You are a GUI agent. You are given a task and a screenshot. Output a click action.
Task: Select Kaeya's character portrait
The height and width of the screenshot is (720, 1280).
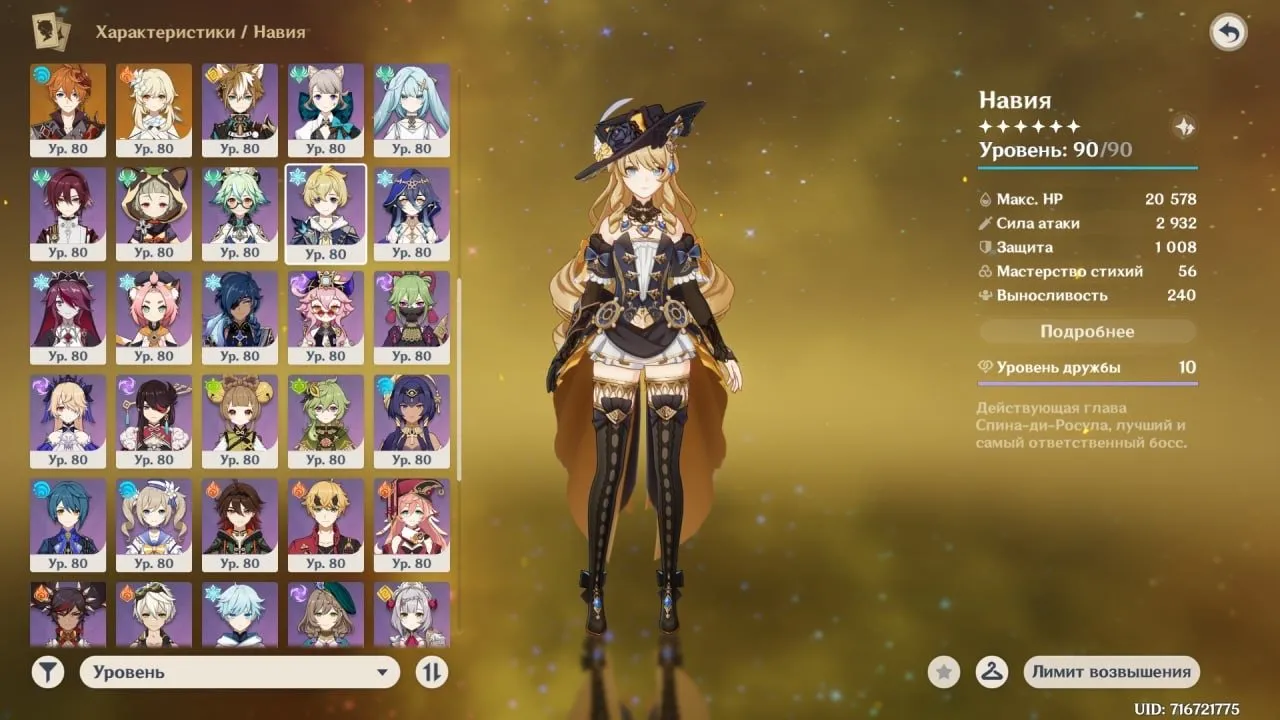click(x=240, y=315)
